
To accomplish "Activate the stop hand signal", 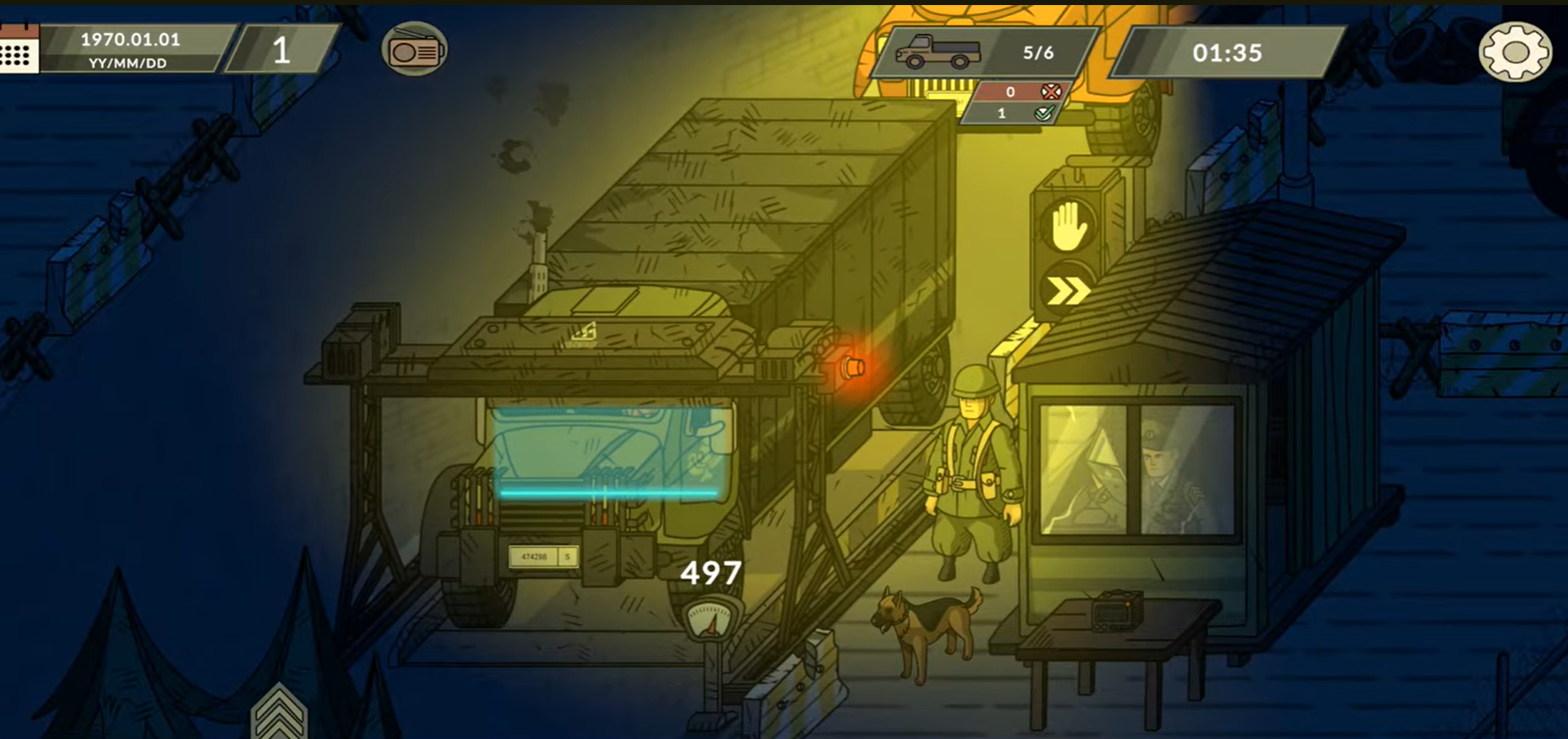I will tap(1068, 226).
